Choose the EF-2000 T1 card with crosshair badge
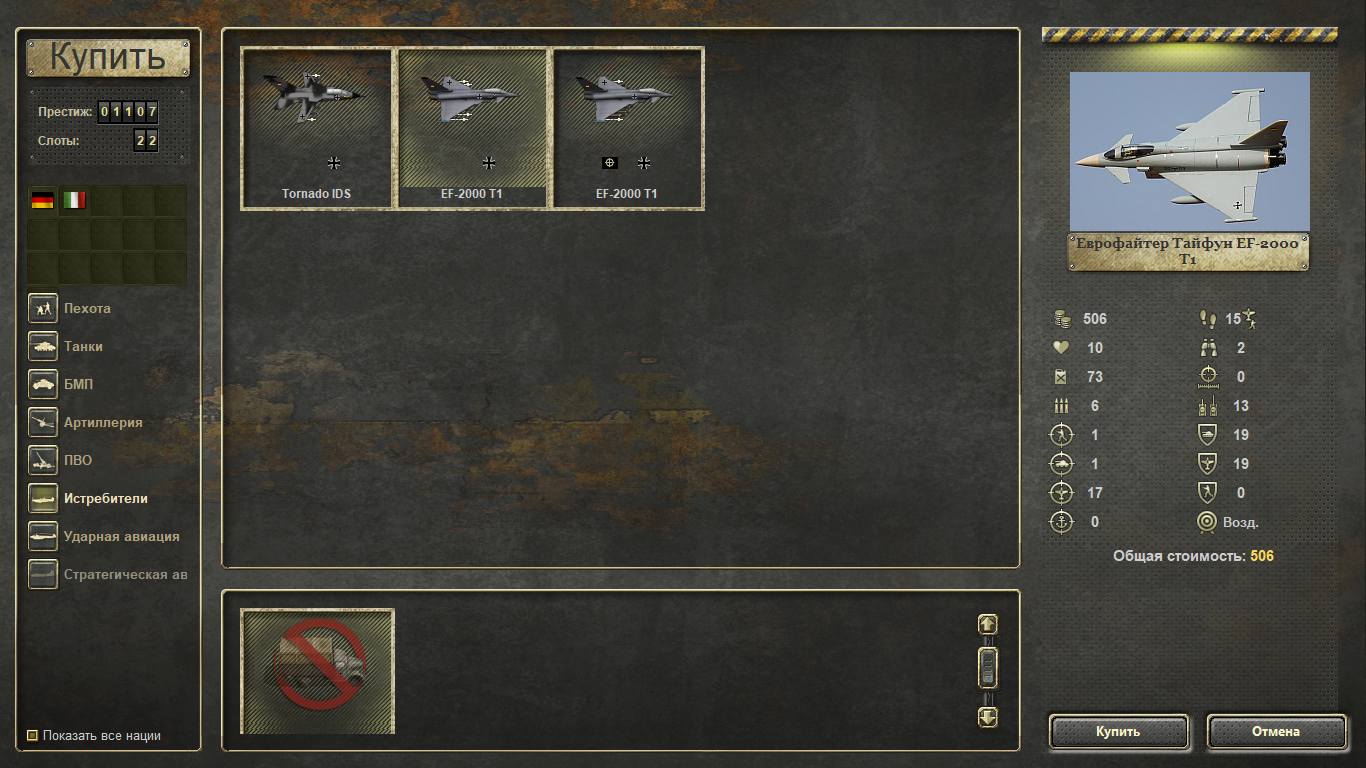Viewport: 1366px width, 768px height. click(628, 128)
